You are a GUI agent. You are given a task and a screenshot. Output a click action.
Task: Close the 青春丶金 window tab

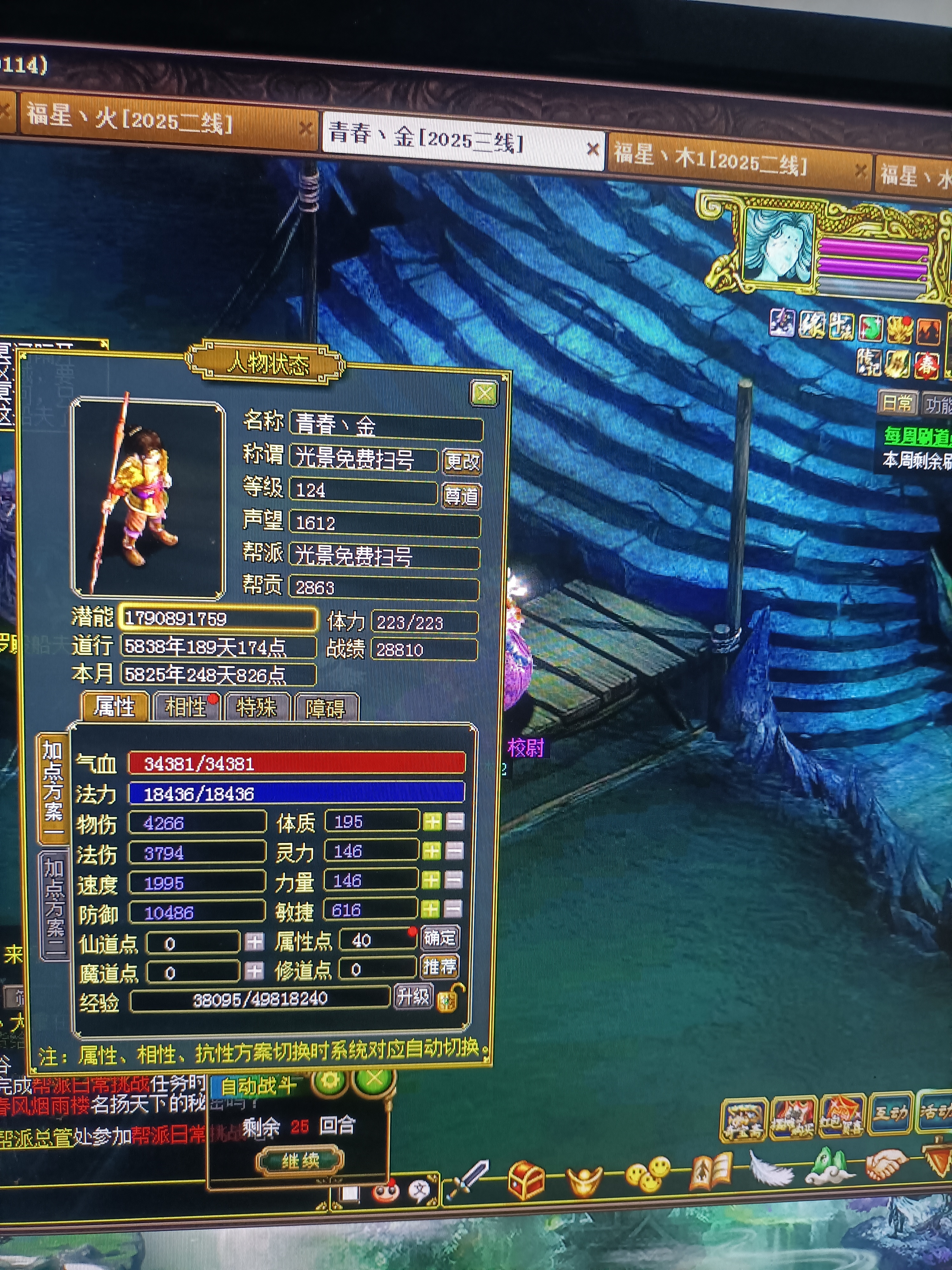593,150
